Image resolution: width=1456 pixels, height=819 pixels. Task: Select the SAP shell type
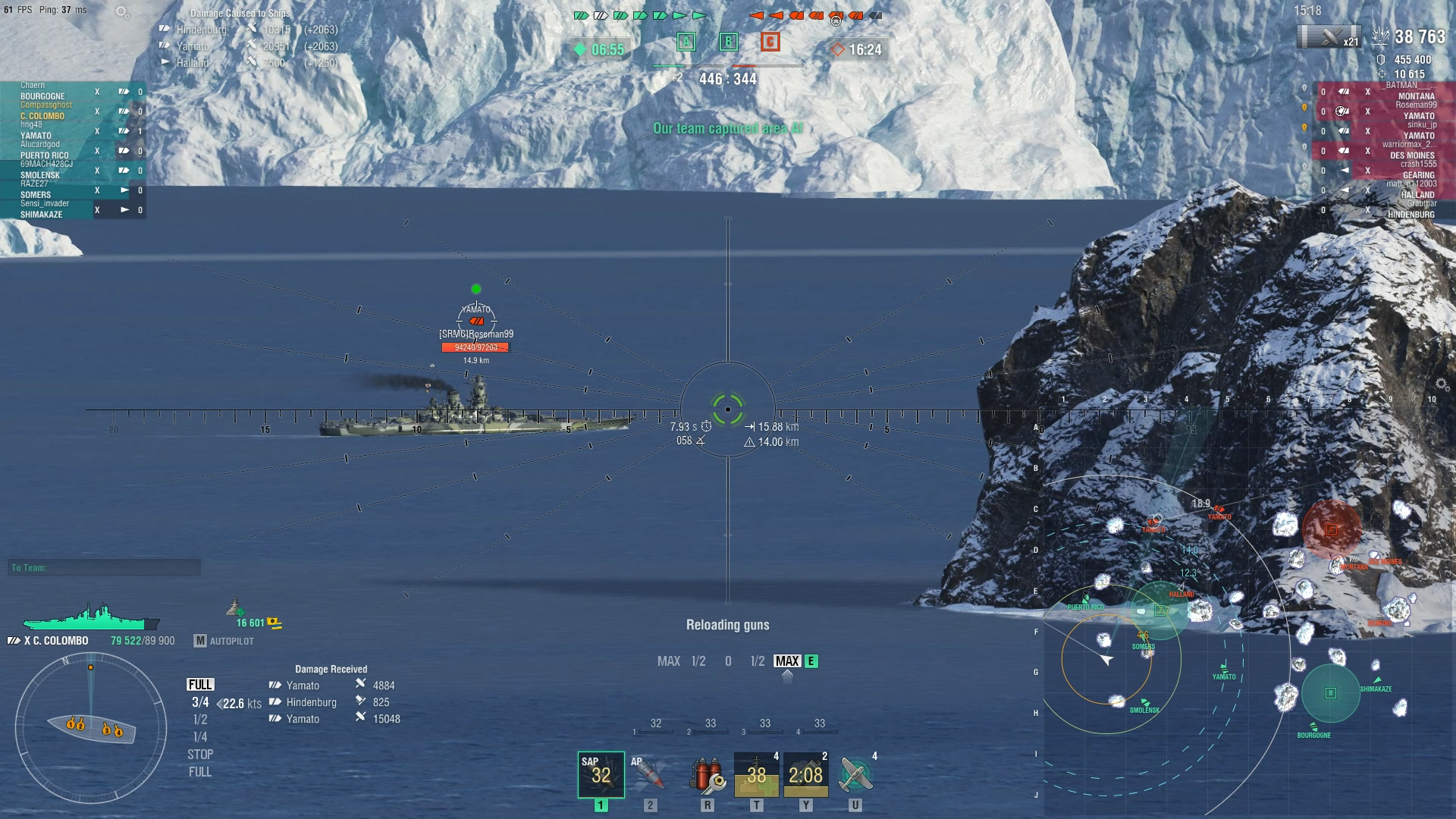(x=601, y=774)
